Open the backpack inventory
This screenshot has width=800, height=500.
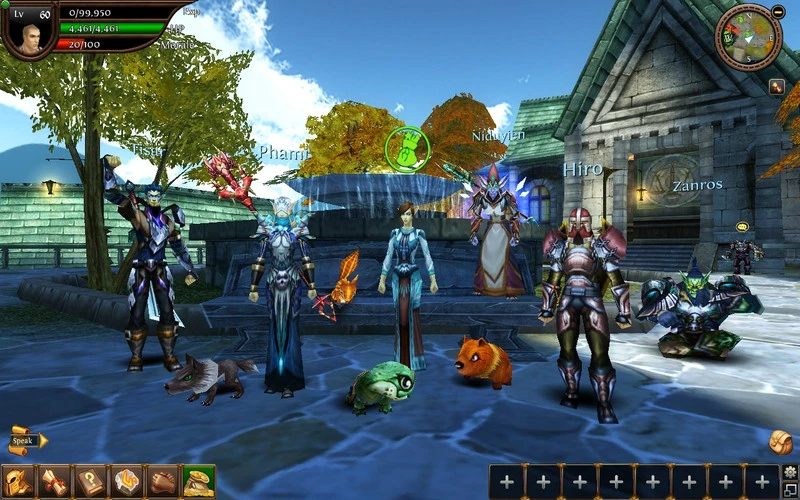point(780,441)
